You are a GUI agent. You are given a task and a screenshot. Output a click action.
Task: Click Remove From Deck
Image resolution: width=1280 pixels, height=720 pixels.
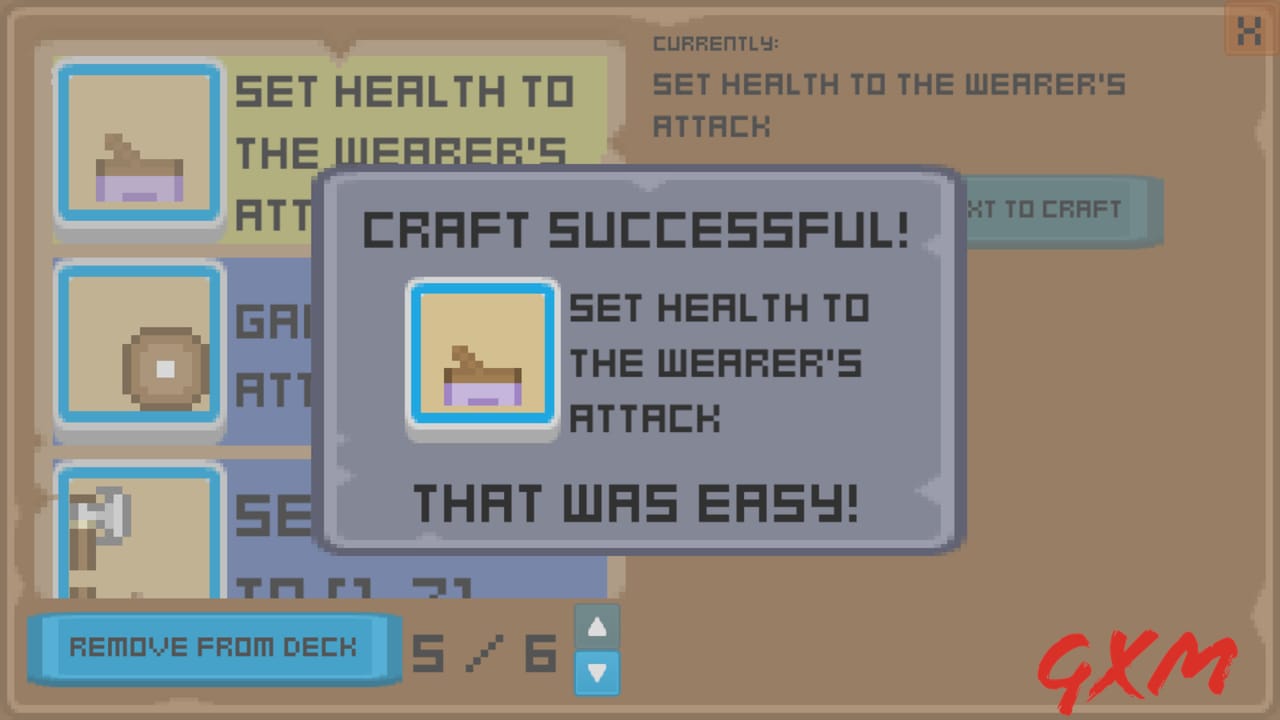click(213, 648)
